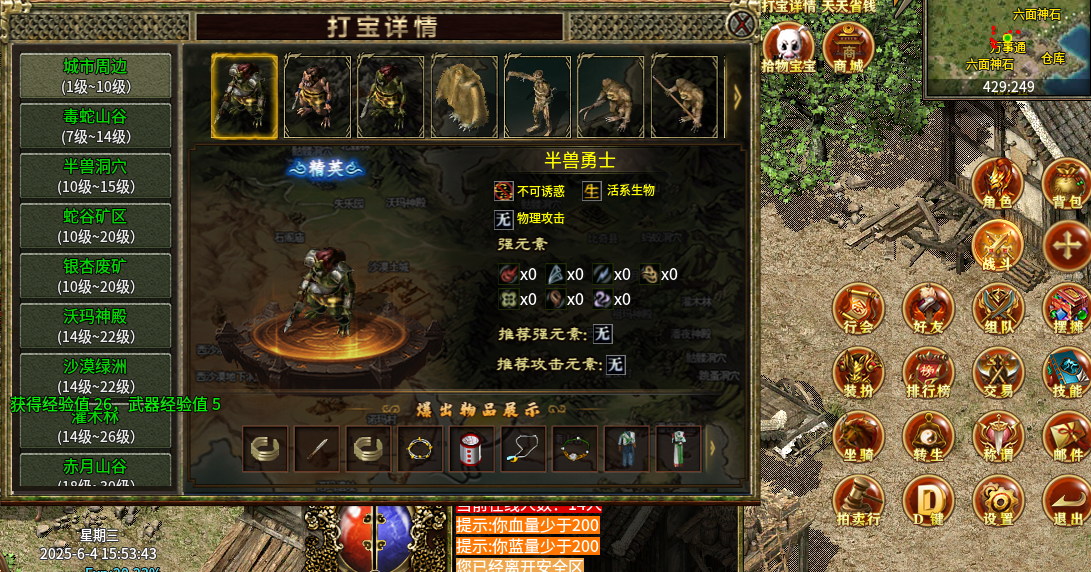
Task: Select the 城市周边 area entry
Action: coord(95,76)
